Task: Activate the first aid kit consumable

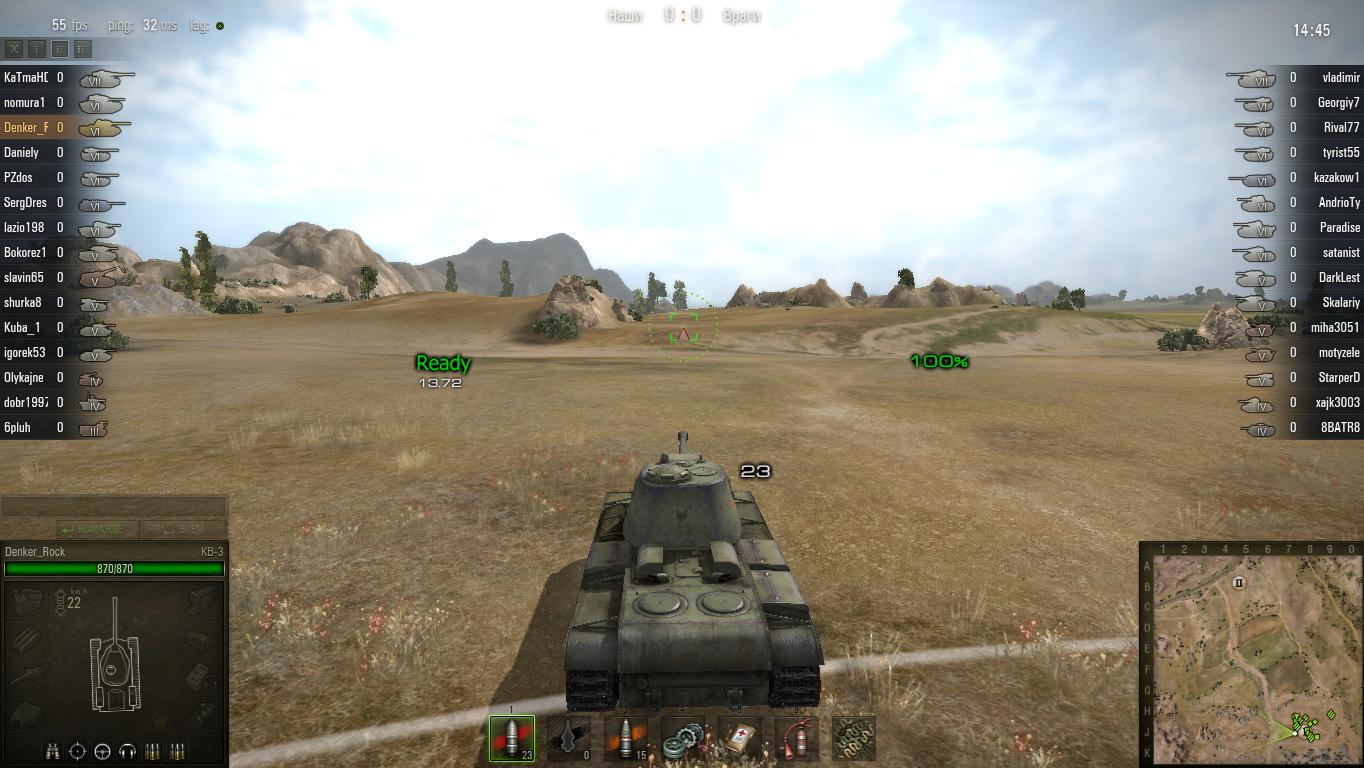Action: [740, 739]
